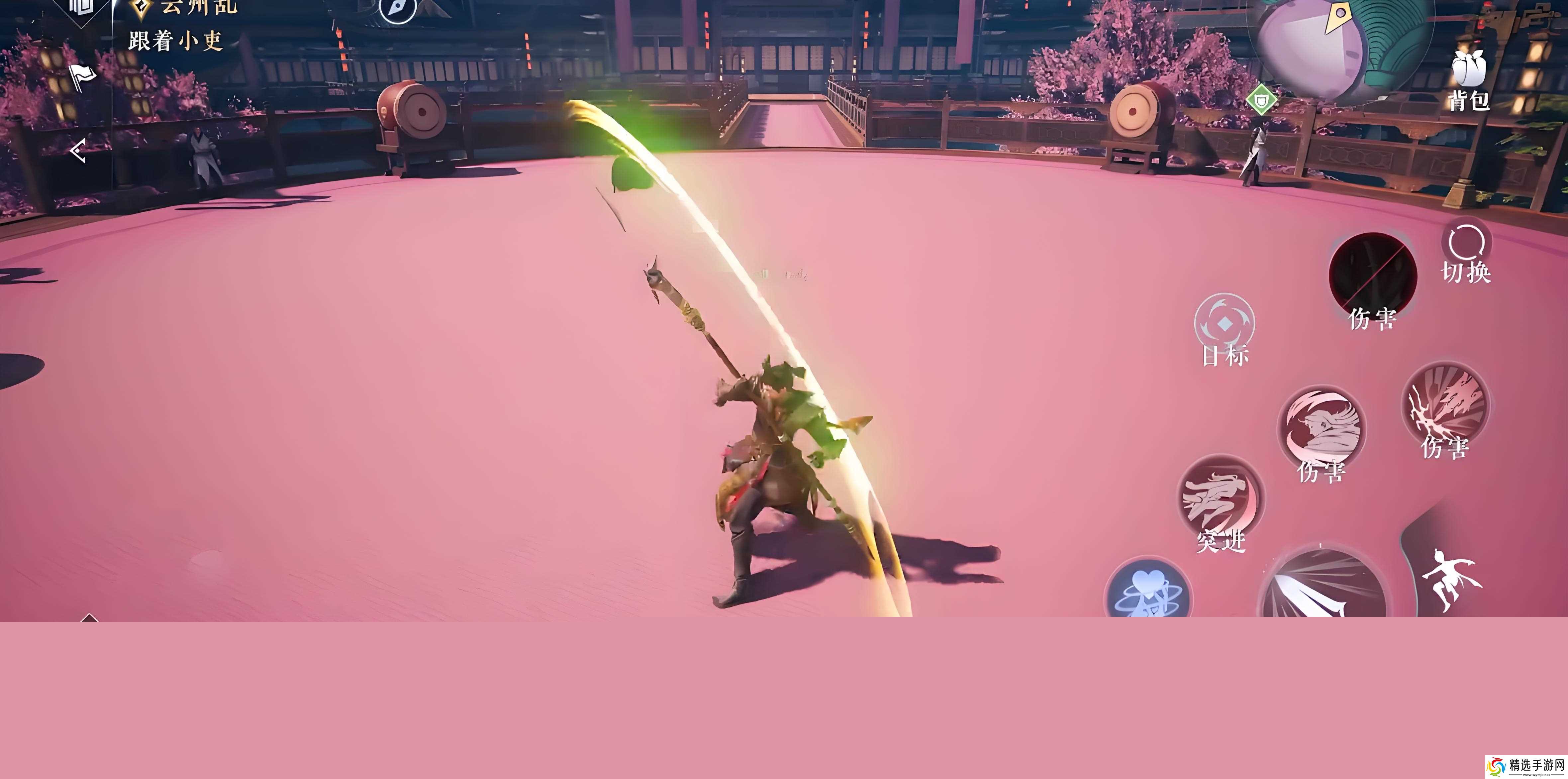This screenshot has width=1568, height=779.
Task: Trigger the dark red-slashed 伤害 skill
Action: [1372, 277]
